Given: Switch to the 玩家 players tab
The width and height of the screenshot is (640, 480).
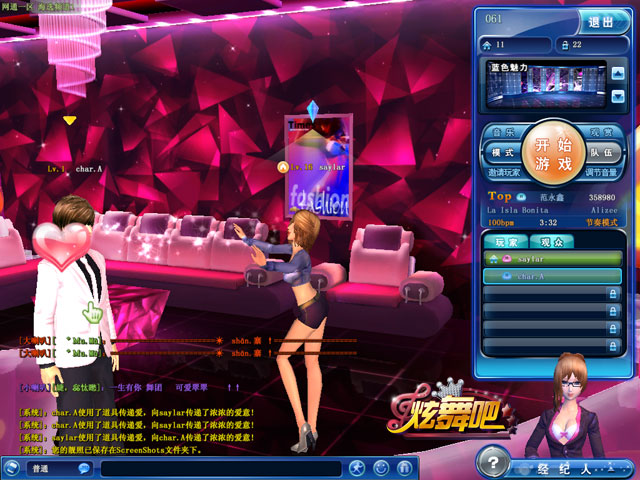Looking at the screenshot, I should (506, 242).
